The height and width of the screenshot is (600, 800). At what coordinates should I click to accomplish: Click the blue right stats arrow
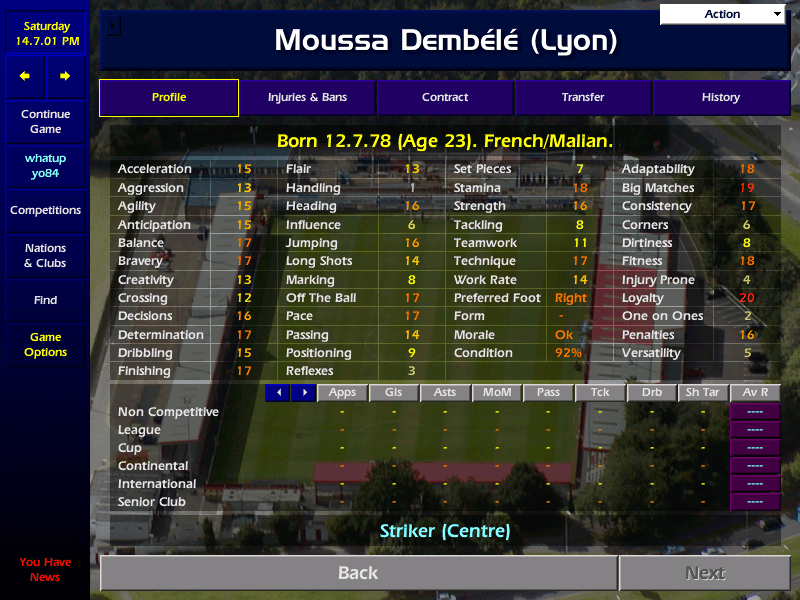point(303,393)
